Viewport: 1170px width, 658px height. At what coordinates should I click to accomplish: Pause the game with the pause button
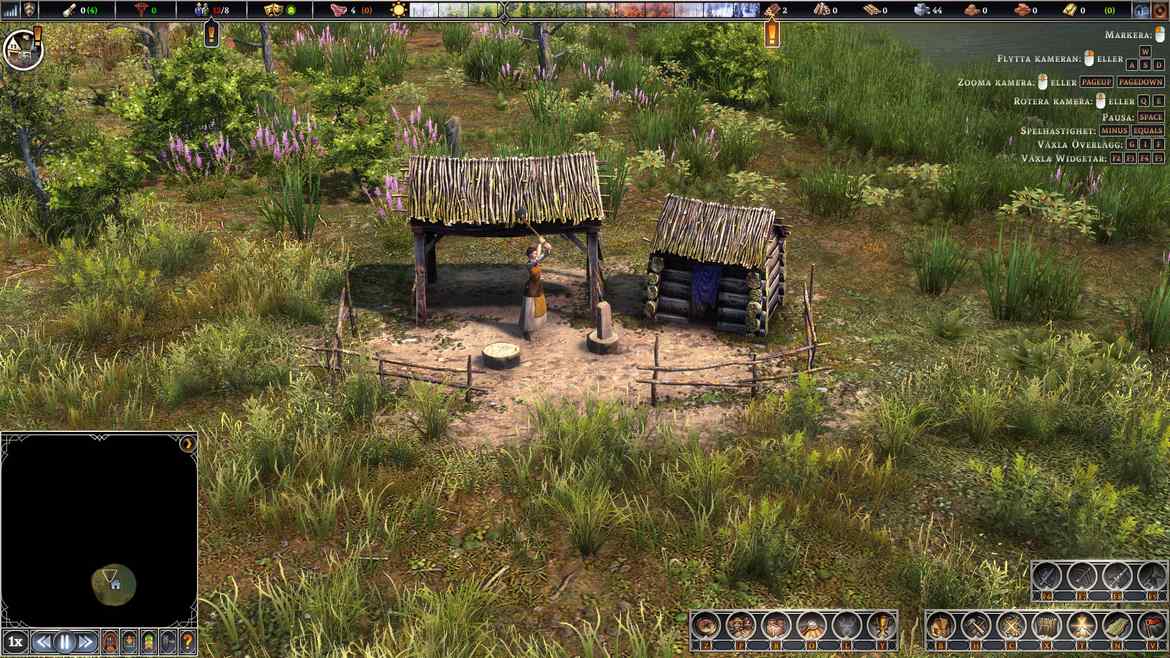tap(65, 642)
